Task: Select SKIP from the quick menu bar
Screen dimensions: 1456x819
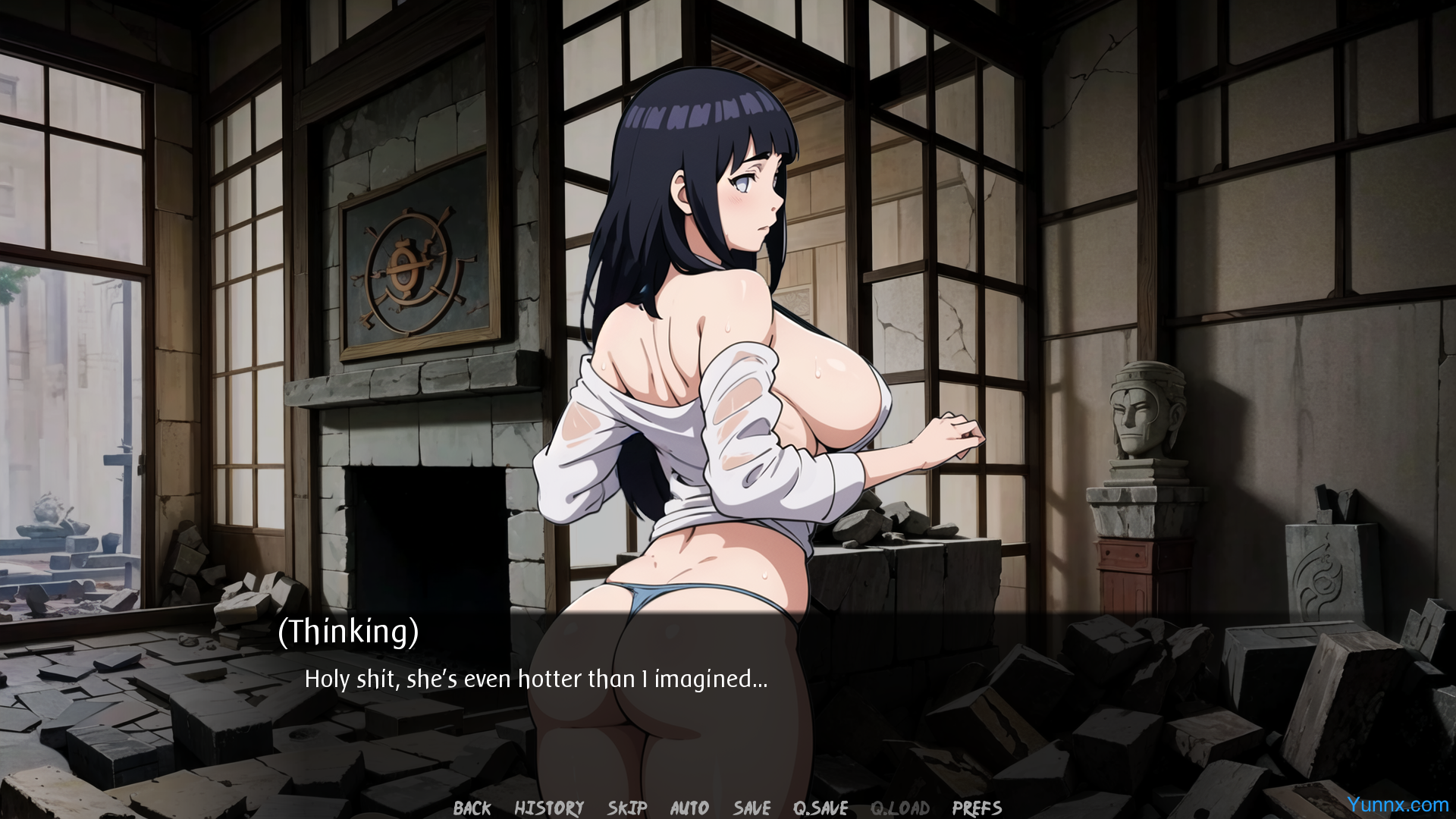Action: [x=626, y=808]
